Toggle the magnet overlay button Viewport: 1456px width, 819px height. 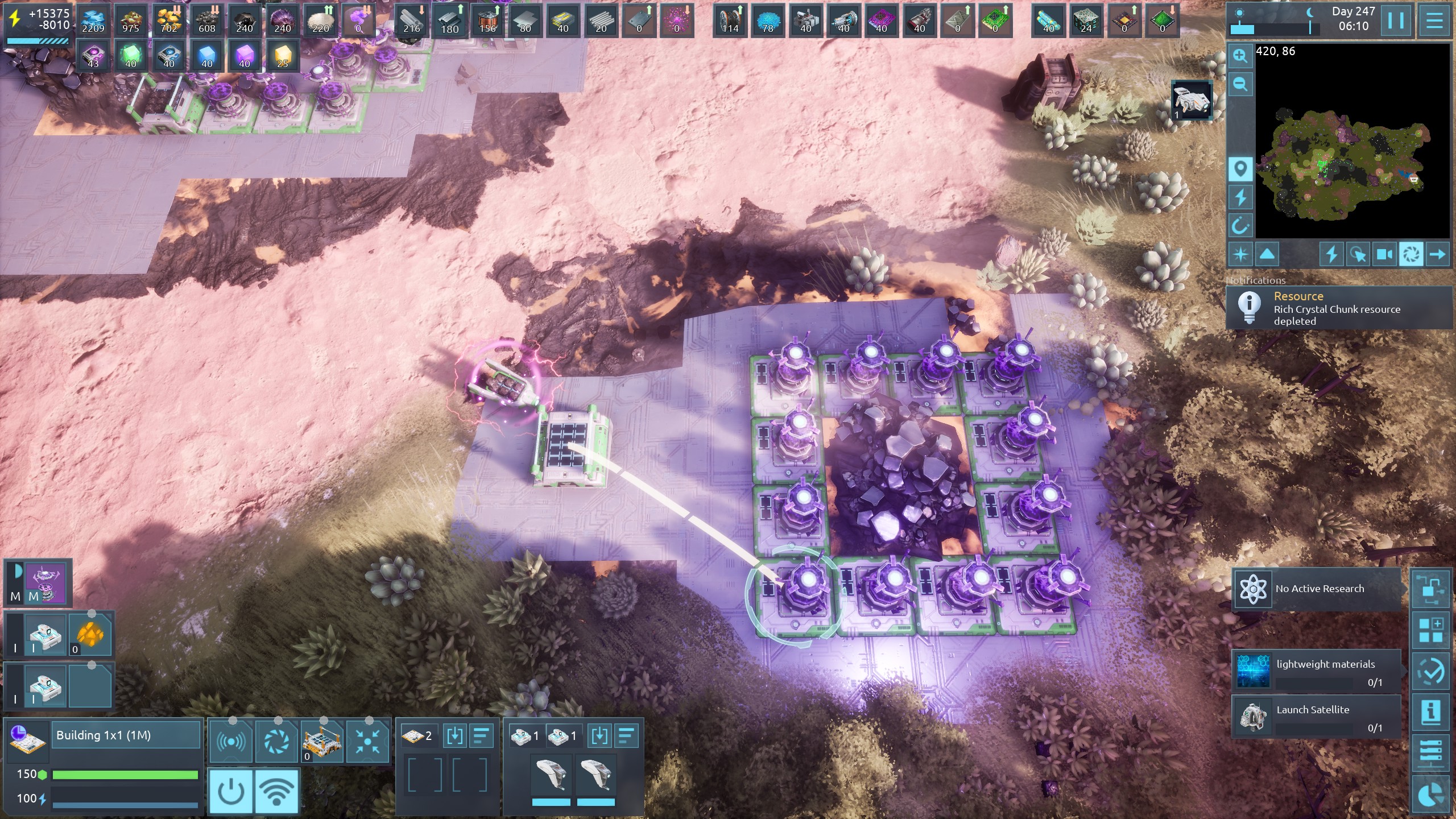click(x=1240, y=226)
